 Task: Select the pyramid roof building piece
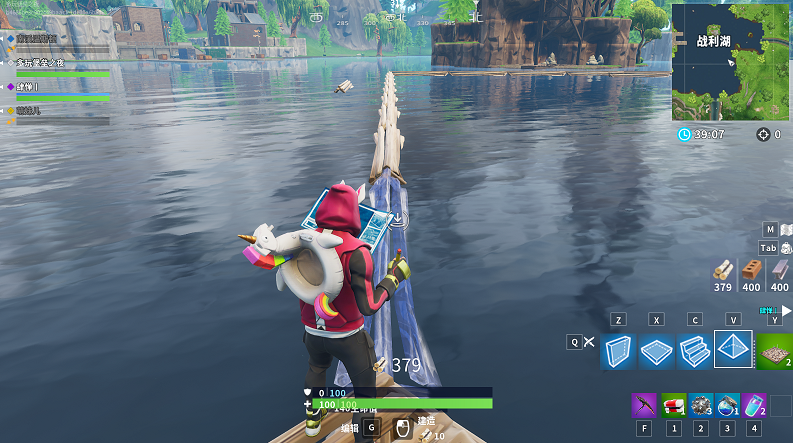coord(733,349)
